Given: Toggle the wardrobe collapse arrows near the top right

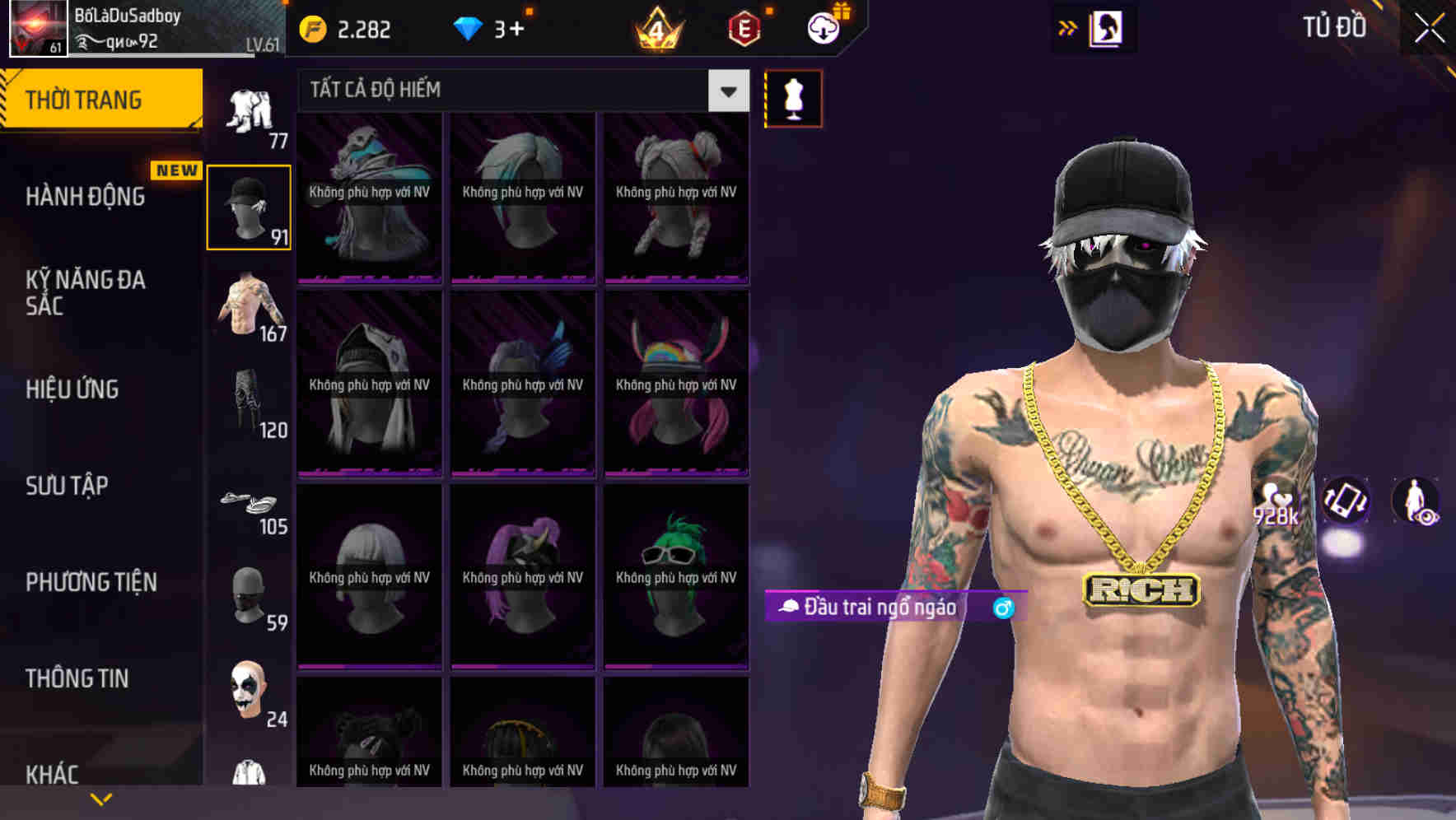Looking at the screenshot, I should (1069, 27).
